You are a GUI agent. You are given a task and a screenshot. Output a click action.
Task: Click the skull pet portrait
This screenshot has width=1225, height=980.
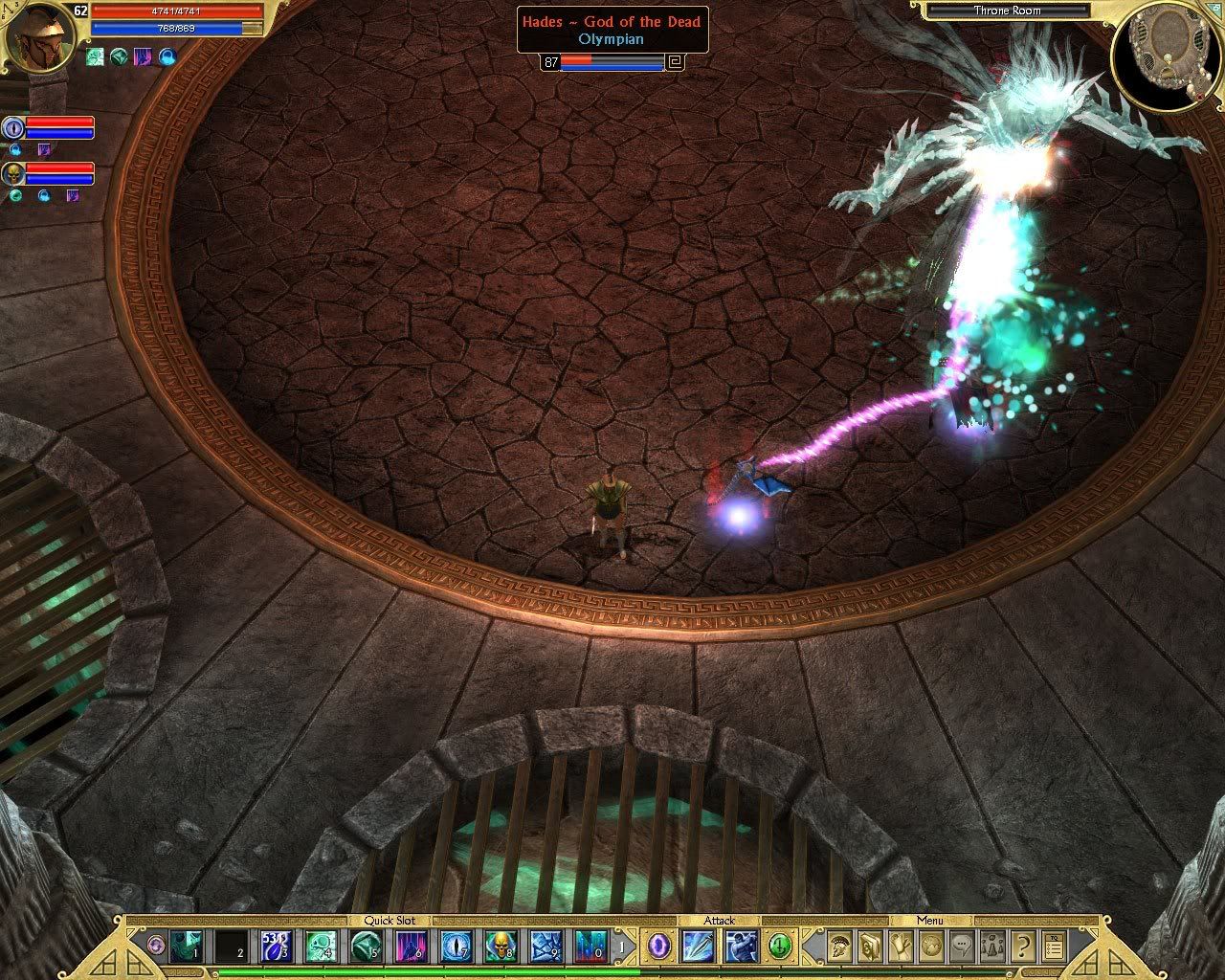pos(13,173)
